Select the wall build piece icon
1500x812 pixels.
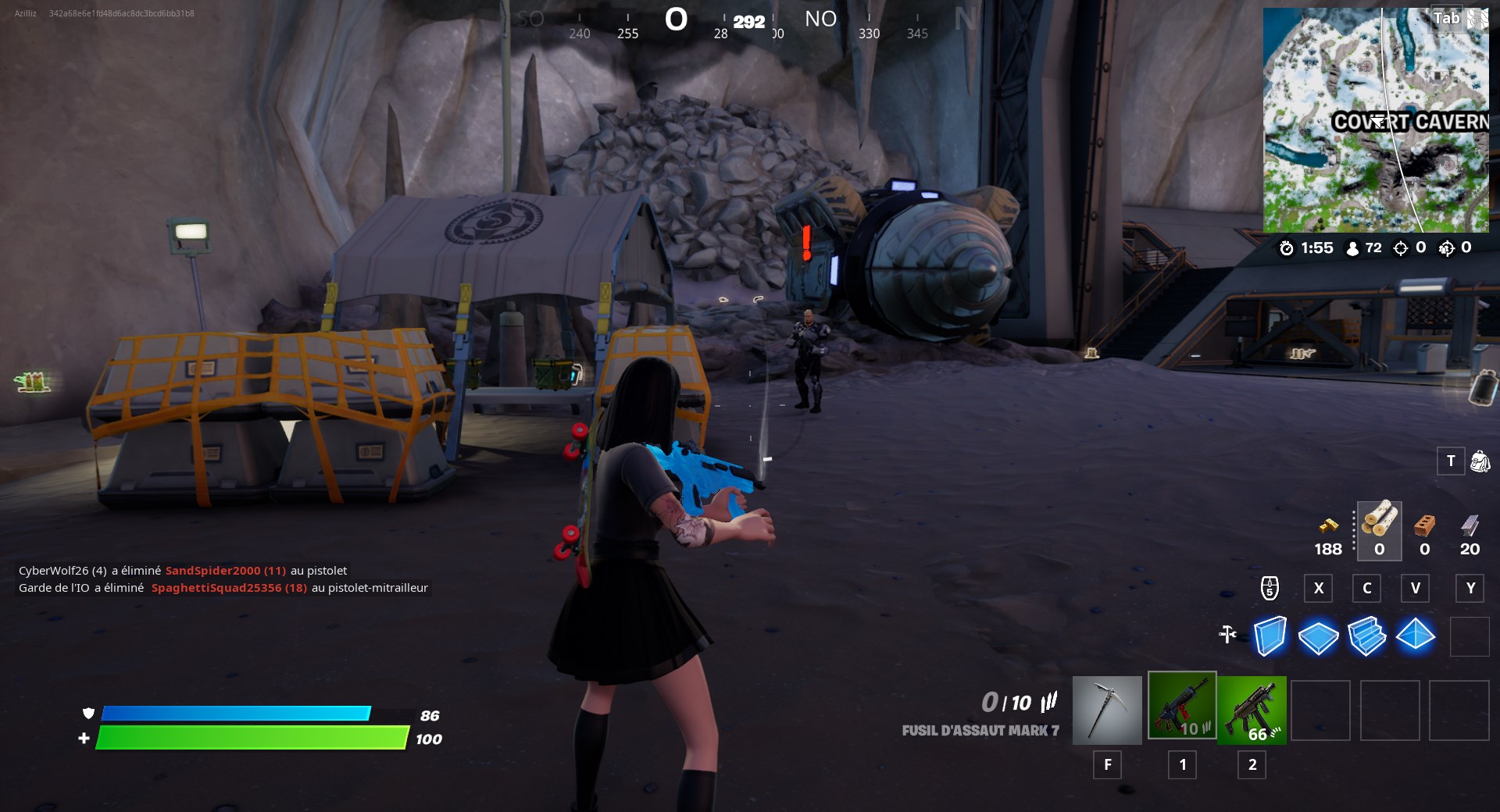1272,636
